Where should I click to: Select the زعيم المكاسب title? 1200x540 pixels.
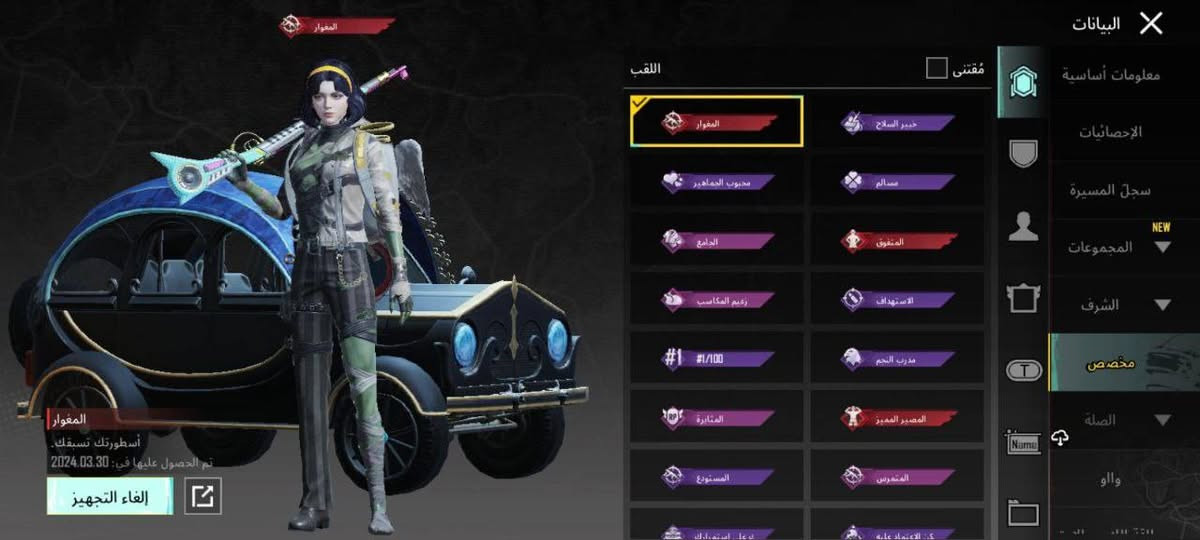[717, 298]
